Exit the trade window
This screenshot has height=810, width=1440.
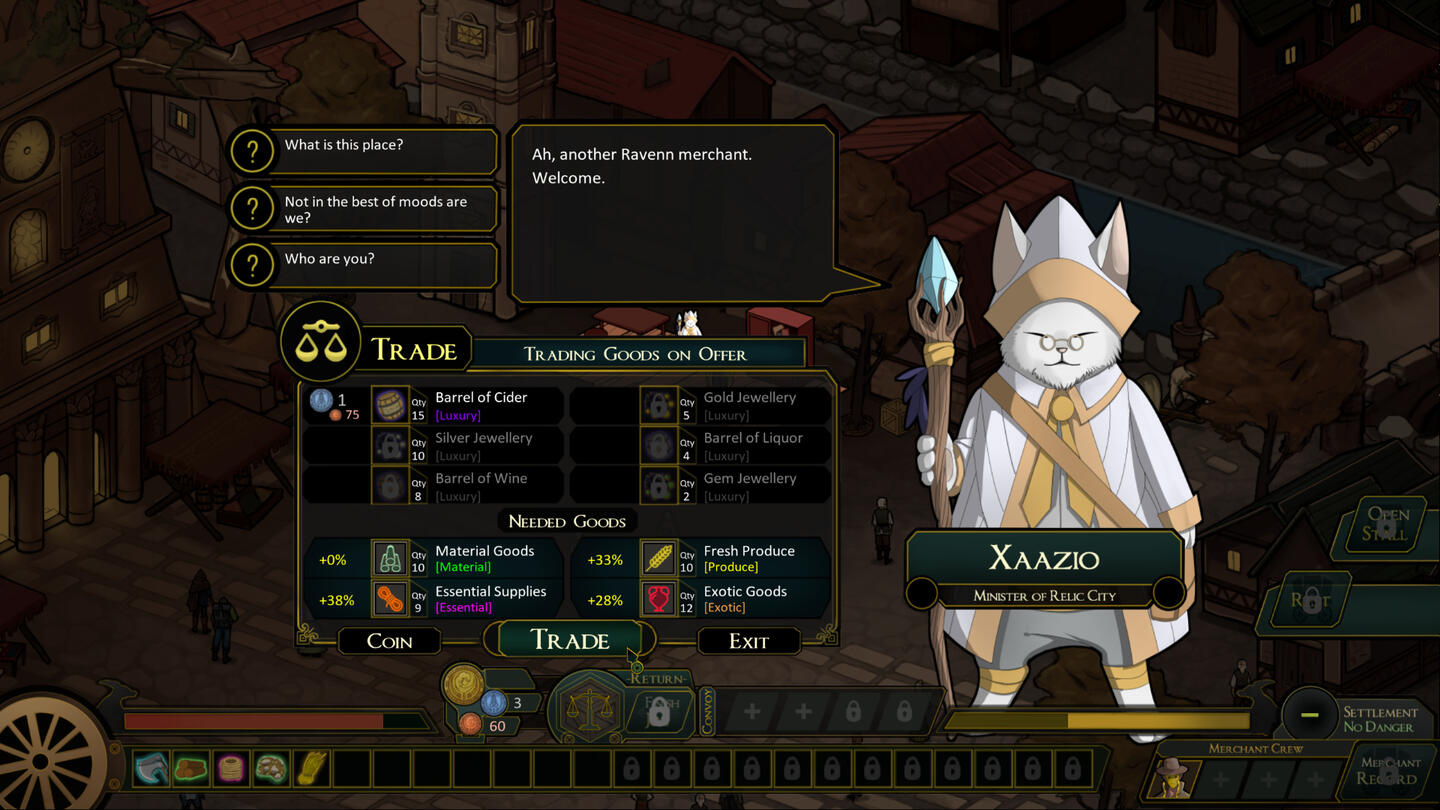point(748,641)
